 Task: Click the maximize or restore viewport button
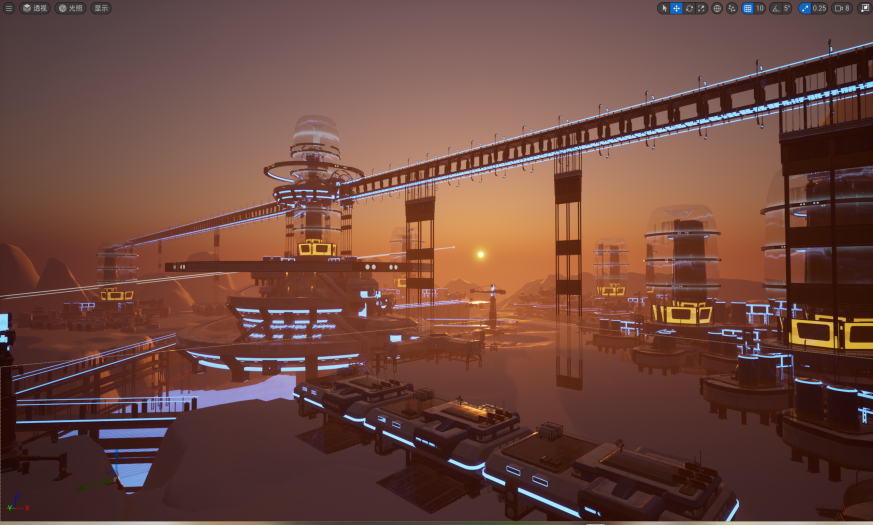pos(864,8)
